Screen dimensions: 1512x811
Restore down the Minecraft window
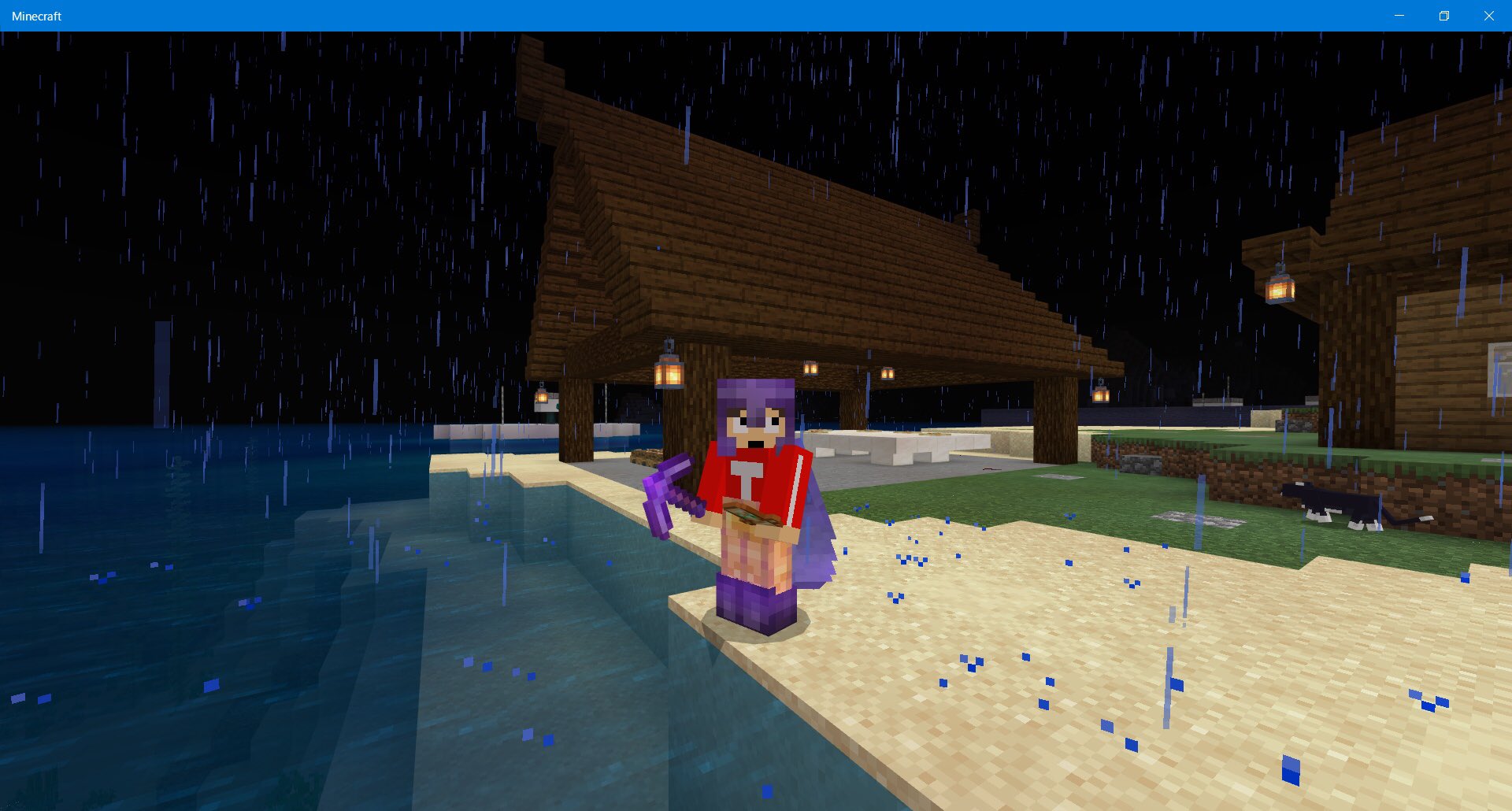point(1443,15)
